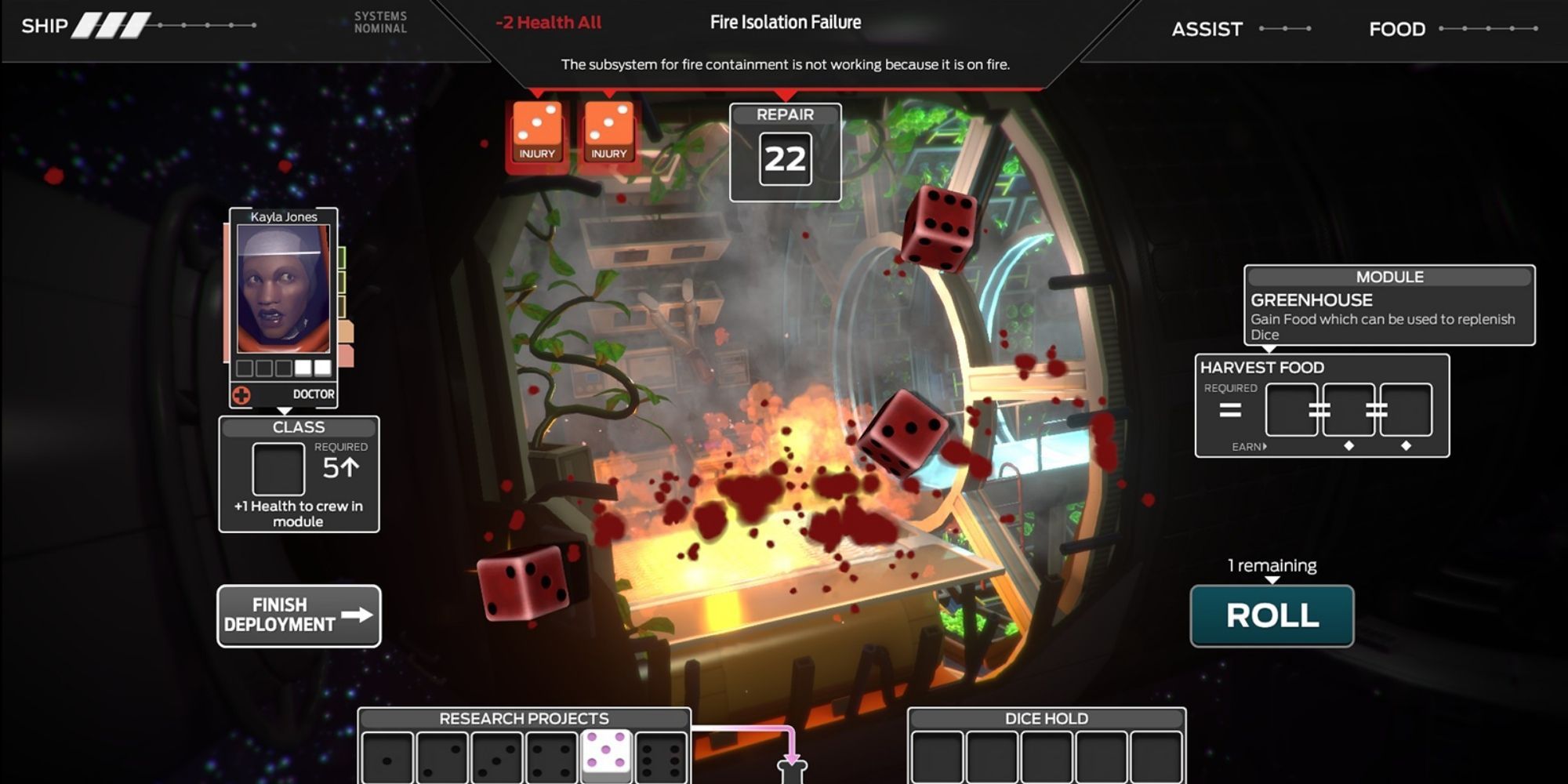Select the FOOD header item
Image resolution: width=1568 pixels, height=784 pixels.
[1396, 29]
